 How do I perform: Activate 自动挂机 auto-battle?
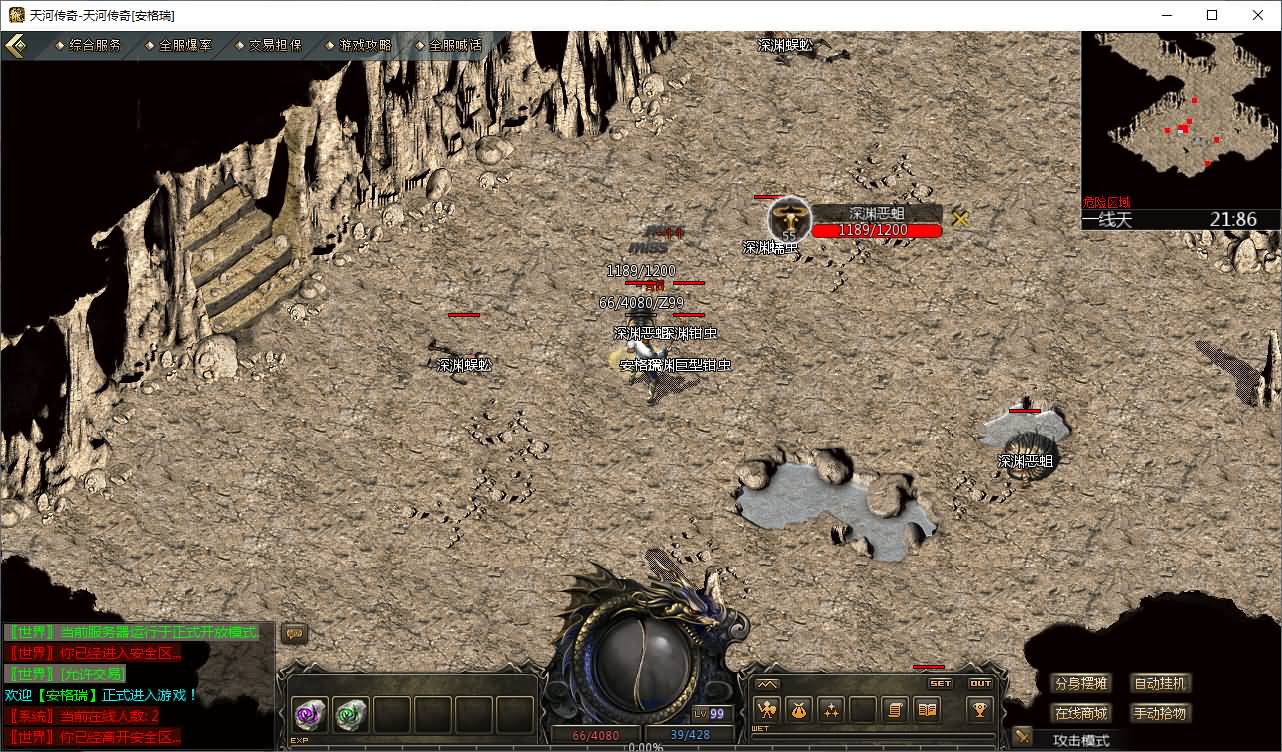(1161, 684)
